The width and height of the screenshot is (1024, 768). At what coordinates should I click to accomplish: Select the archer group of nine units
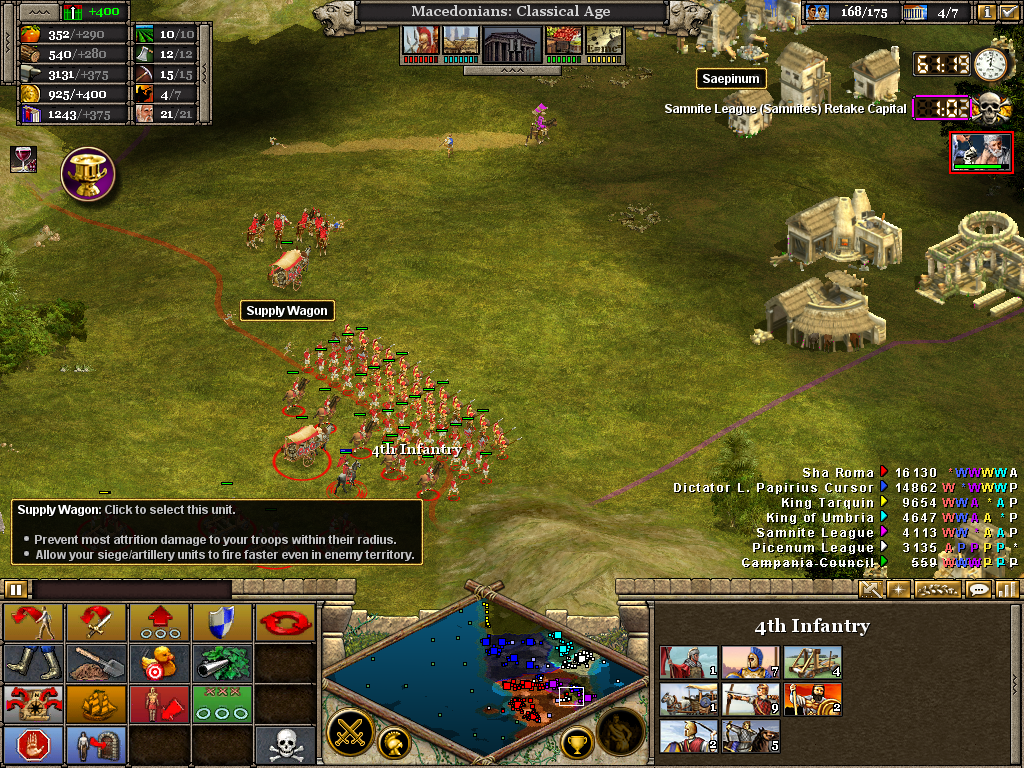click(x=751, y=700)
